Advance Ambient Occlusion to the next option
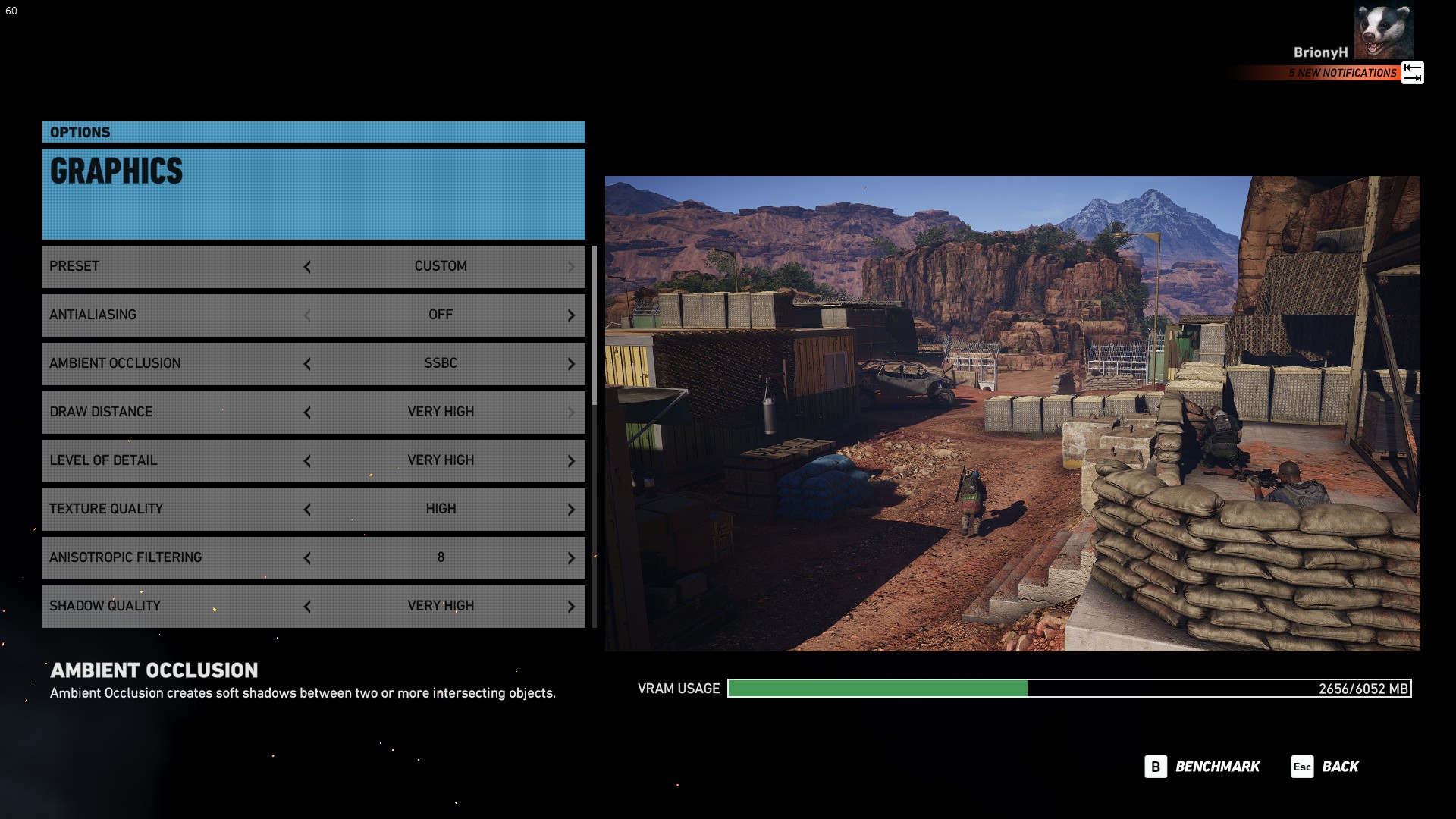1456x819 pixels. tap(571, 364)
